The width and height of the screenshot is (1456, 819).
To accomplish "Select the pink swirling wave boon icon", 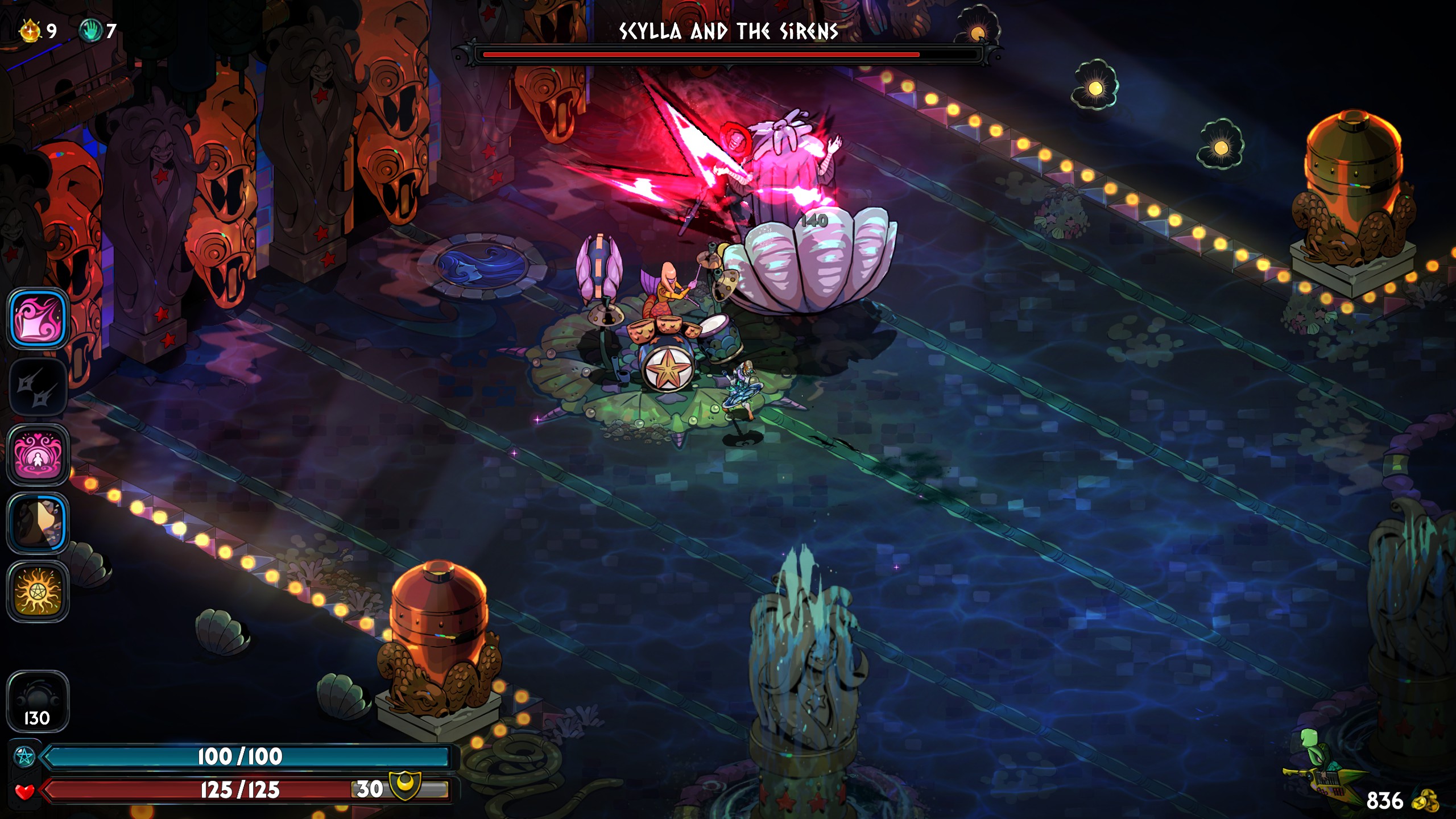I will click(38, 318).
